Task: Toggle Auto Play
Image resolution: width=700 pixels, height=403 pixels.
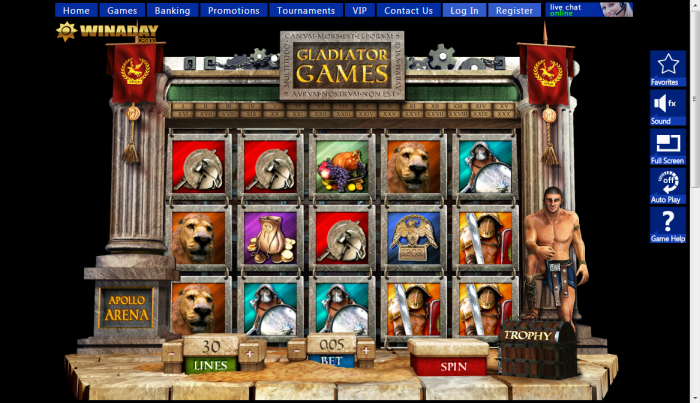Action: tap(667, 185)
